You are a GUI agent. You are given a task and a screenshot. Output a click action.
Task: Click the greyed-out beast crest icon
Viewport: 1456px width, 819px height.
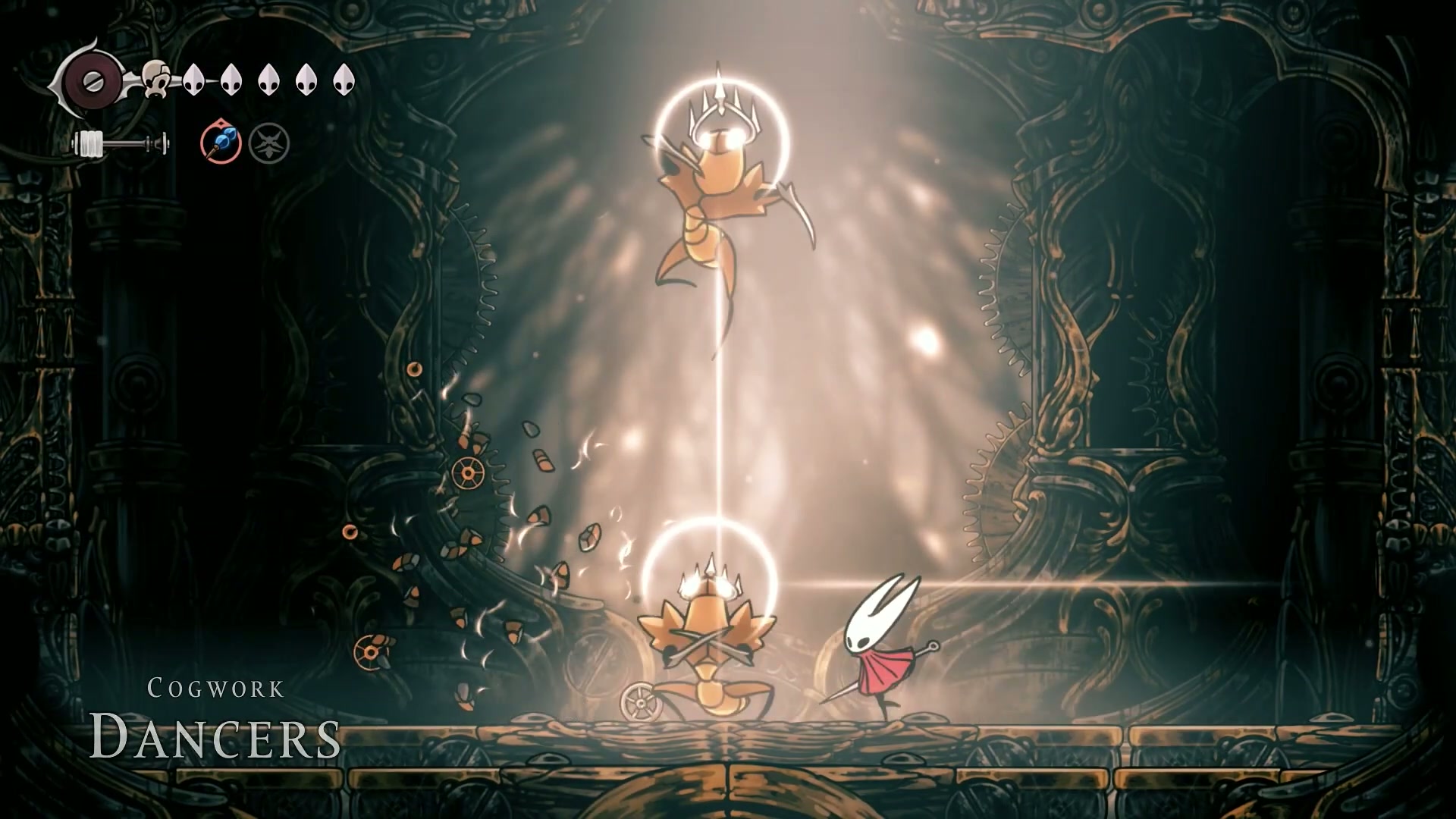269,144
